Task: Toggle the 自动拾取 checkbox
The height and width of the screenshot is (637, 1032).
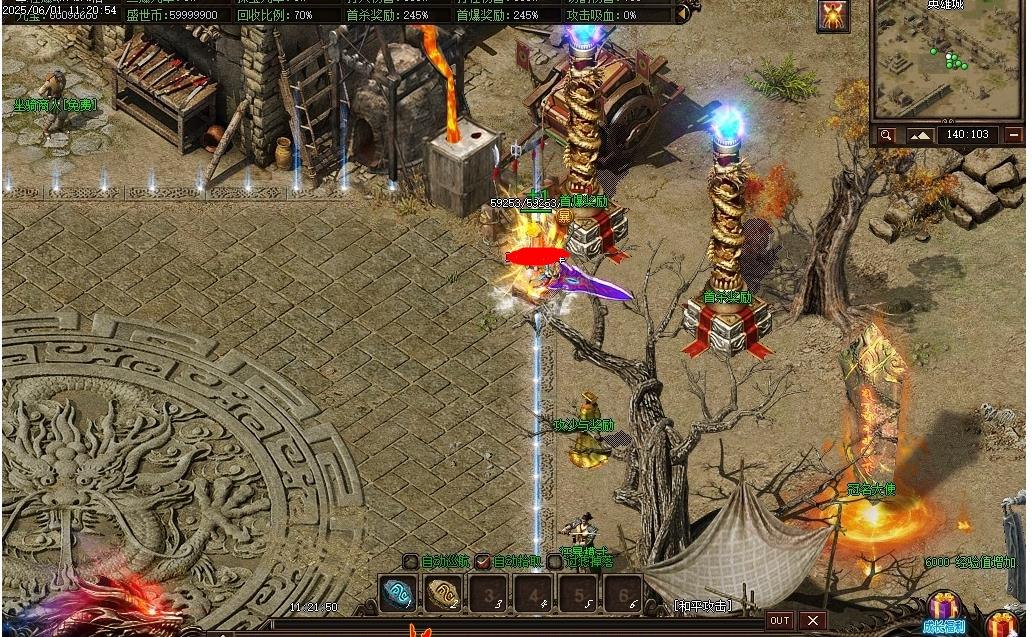Action: [x=483, y=561]
